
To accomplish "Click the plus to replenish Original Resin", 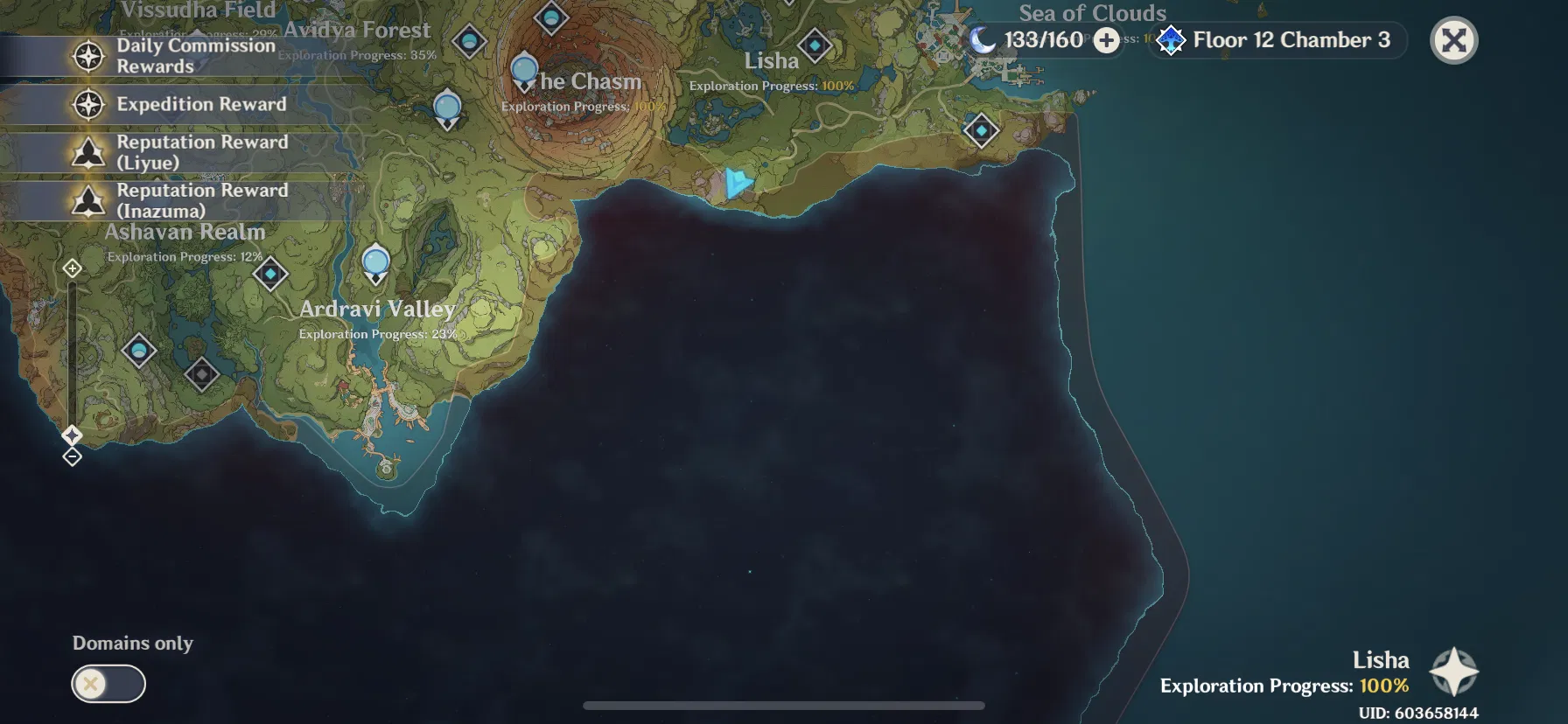I will click(x=1105, y=40).
